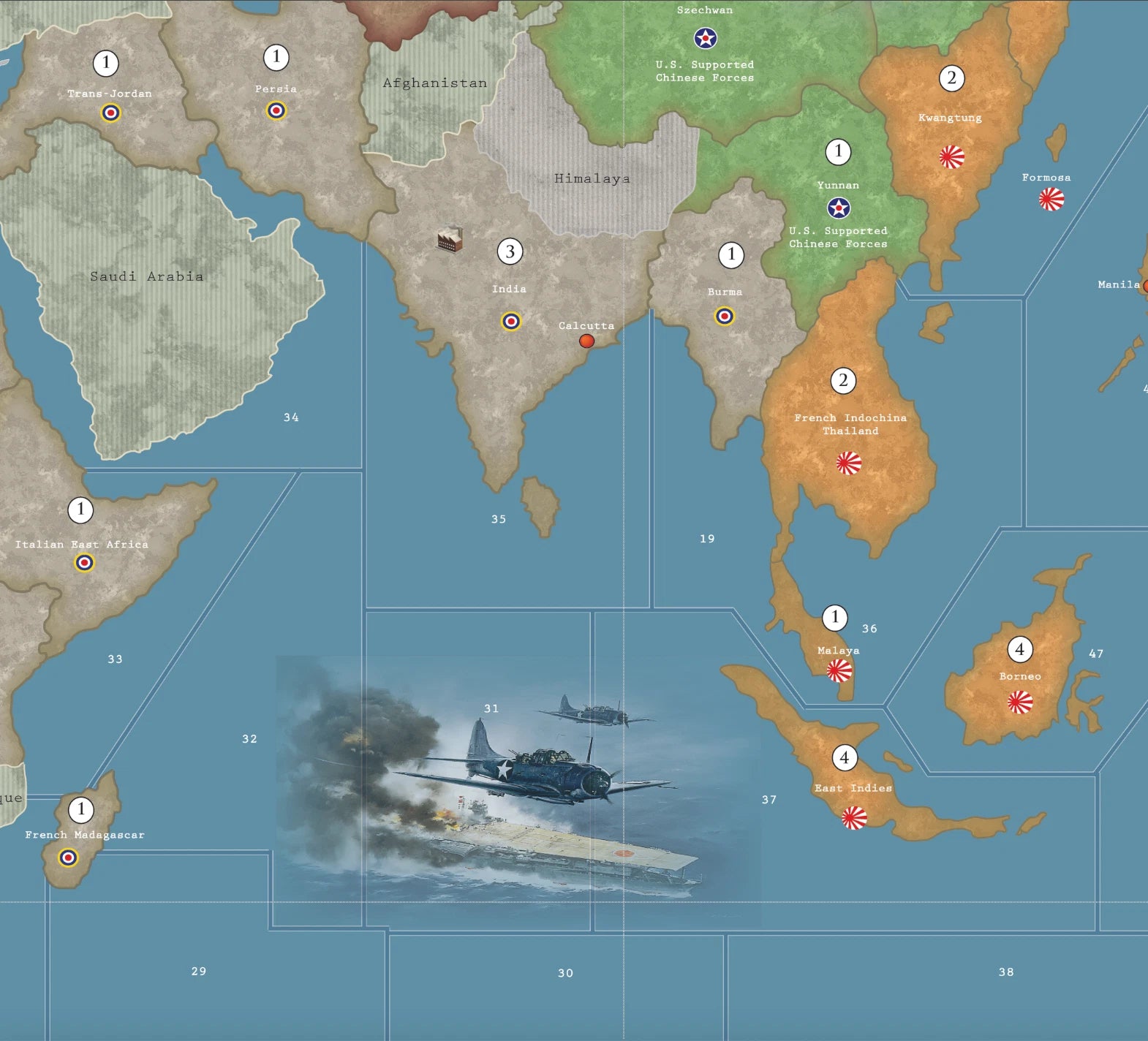Select French Indochina Thailand territory
The height and width of the screenshot is (1041, 1148).
coord(850,424)
